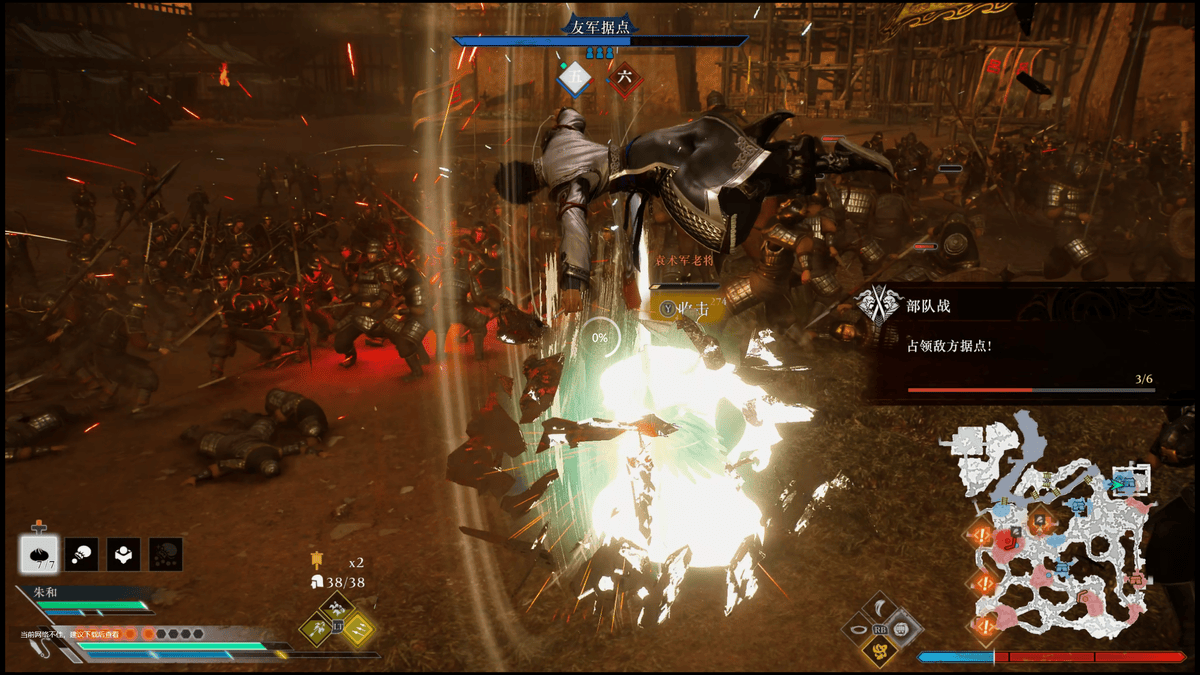Image resolution: width=1200 pixels, height=675 pixels.
Task: Select the gourd item slot
Action: click(82, 553)
